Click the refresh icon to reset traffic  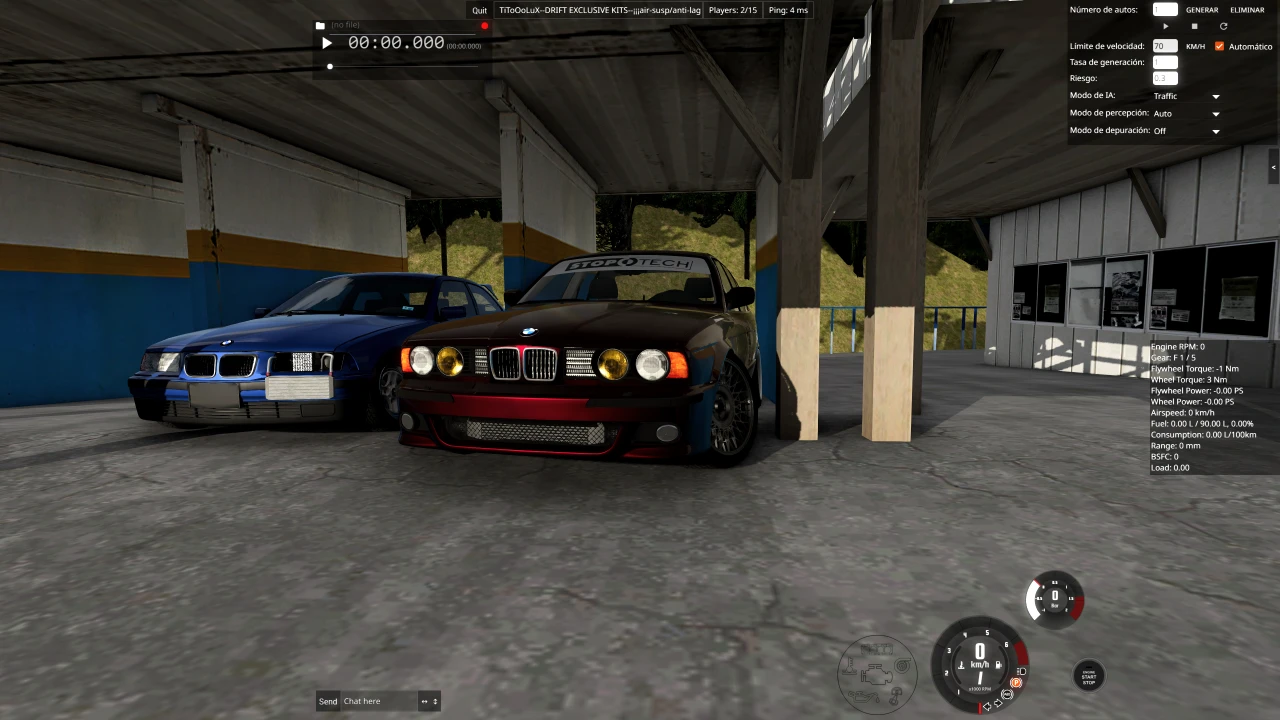[1223, 26]
